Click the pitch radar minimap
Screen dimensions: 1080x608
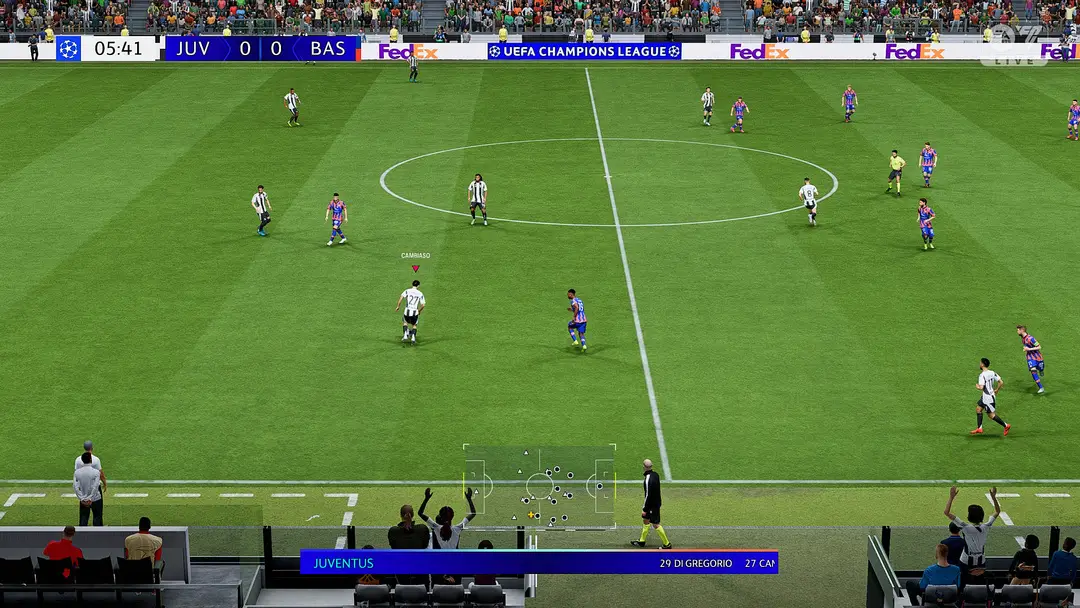(539, 486)
